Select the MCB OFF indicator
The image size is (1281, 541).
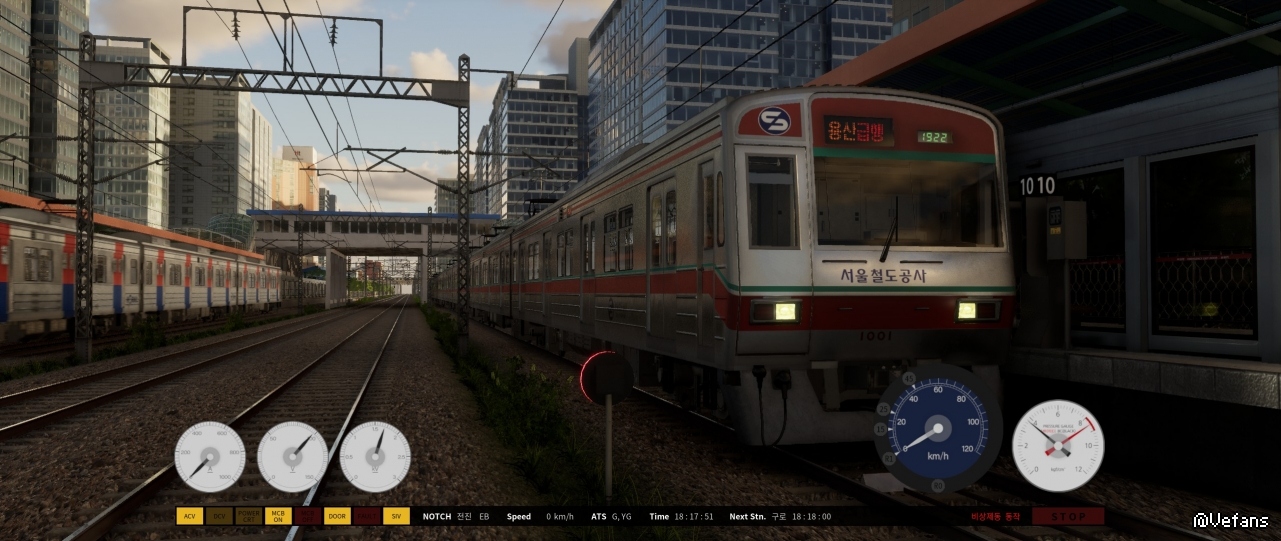(307, 516)
